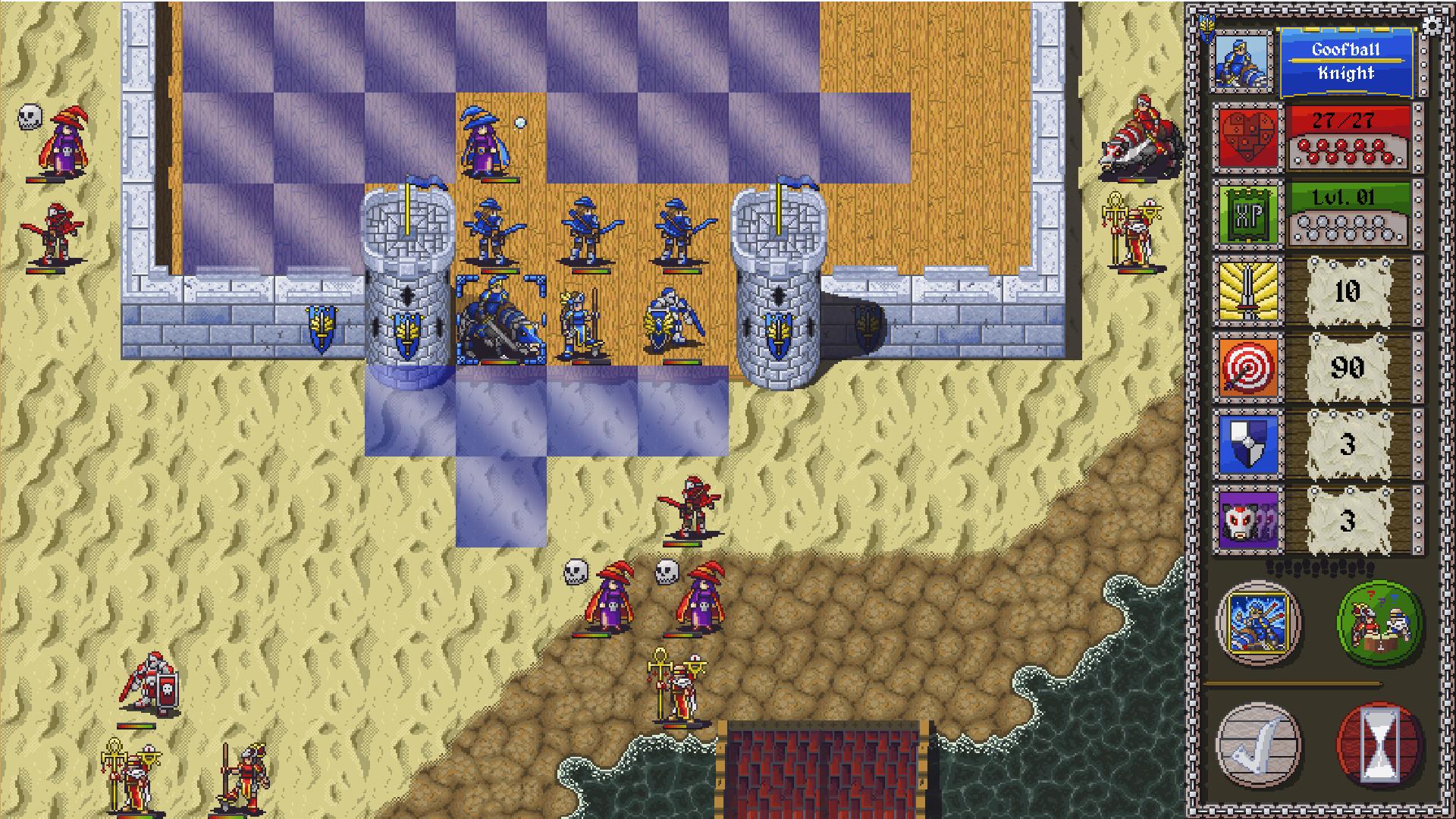Choose the green resting soldiers button
Image resolution: width=1456 pixels, height=819 pixels.
[x=1378, y=623]
